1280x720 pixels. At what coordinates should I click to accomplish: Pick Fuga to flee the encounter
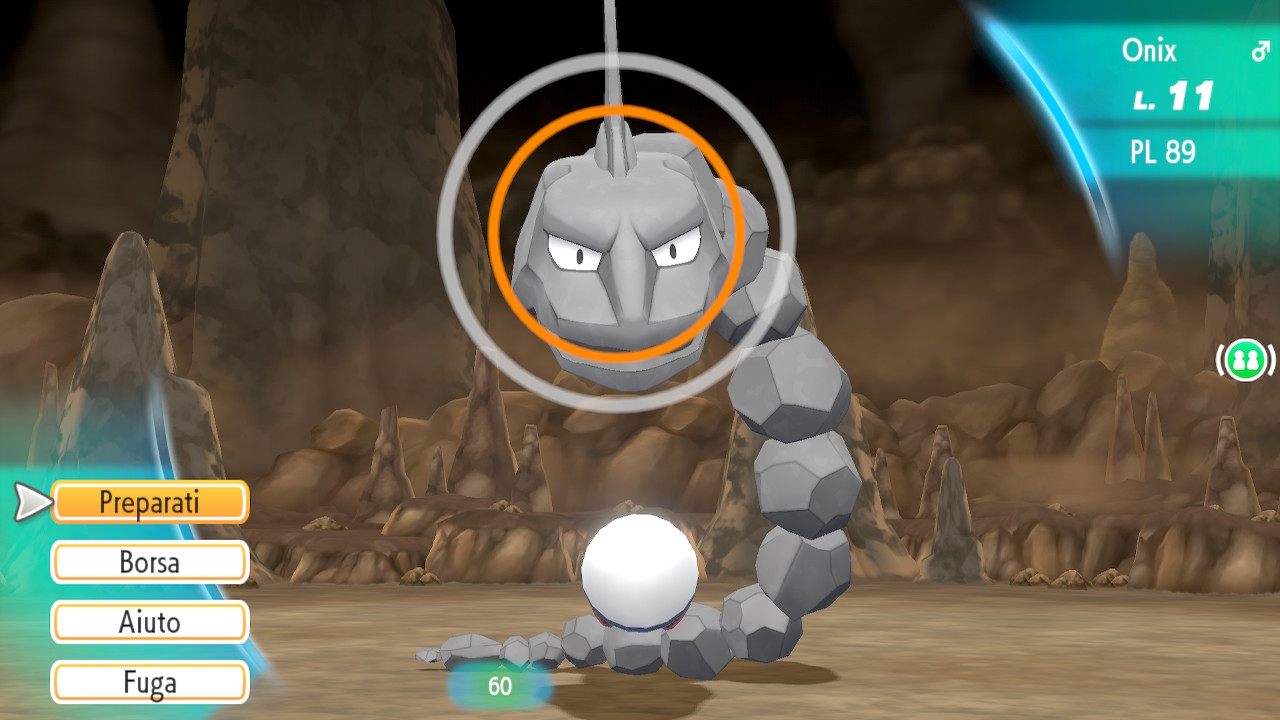pyautogui.click(x=150, y=683)
